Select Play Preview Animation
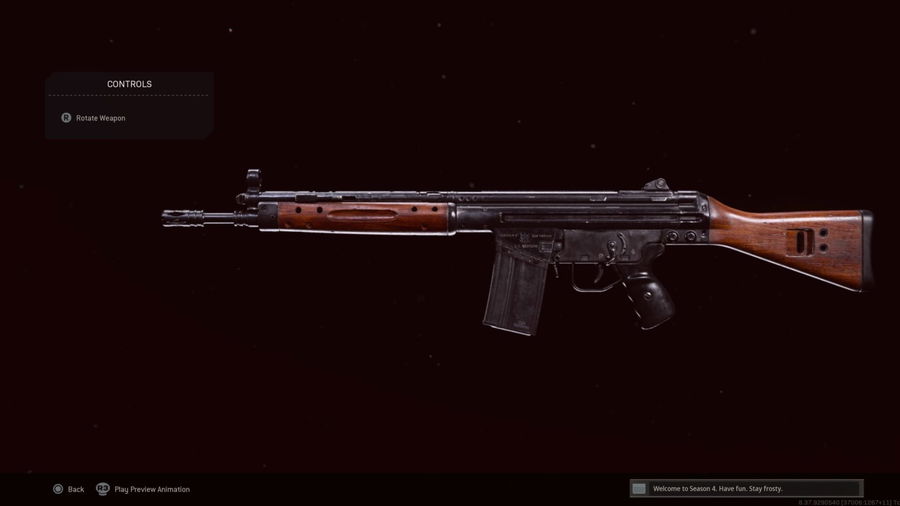Image resolution: width=900 pixels, height=506 pixels. pyautogui.click(x=143, y=489)
